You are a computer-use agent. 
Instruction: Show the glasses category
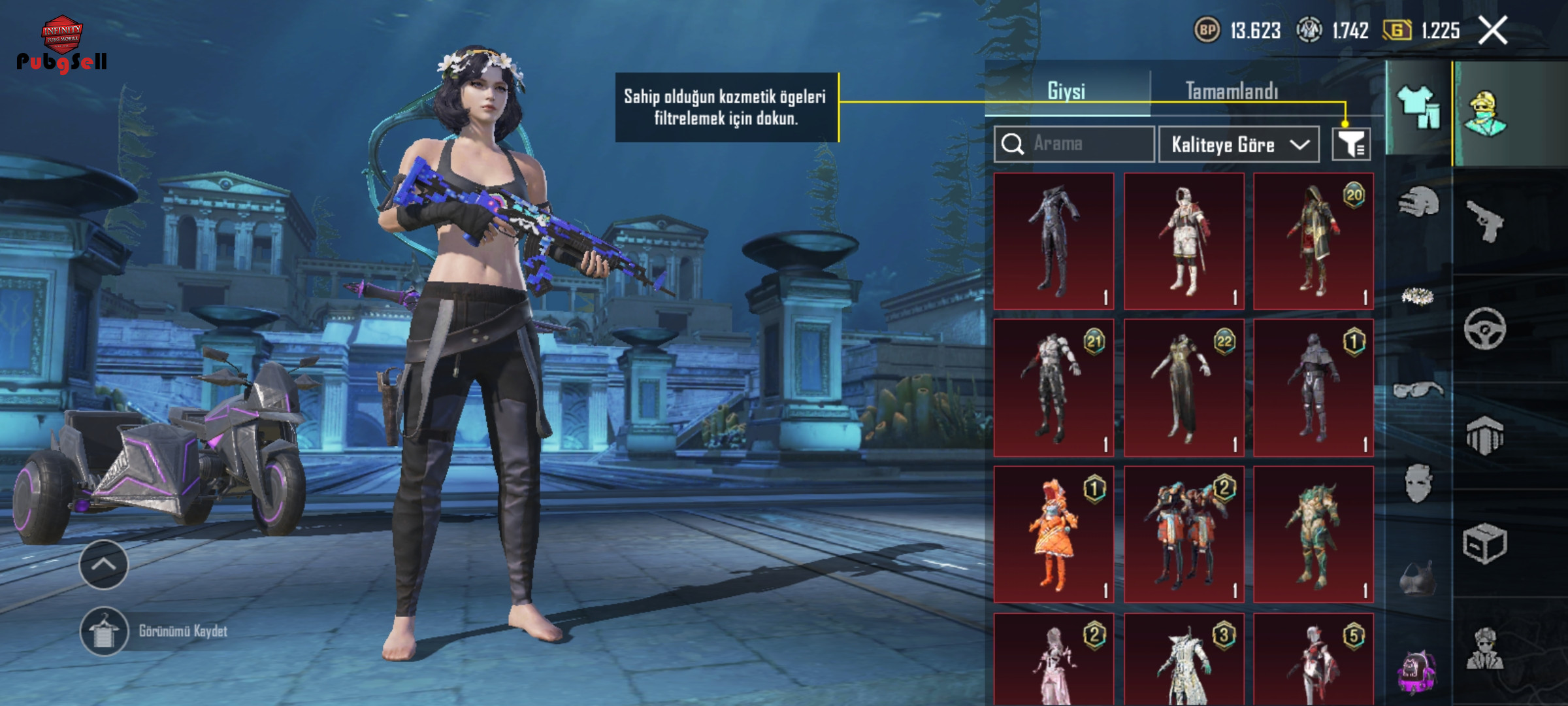1418,390
